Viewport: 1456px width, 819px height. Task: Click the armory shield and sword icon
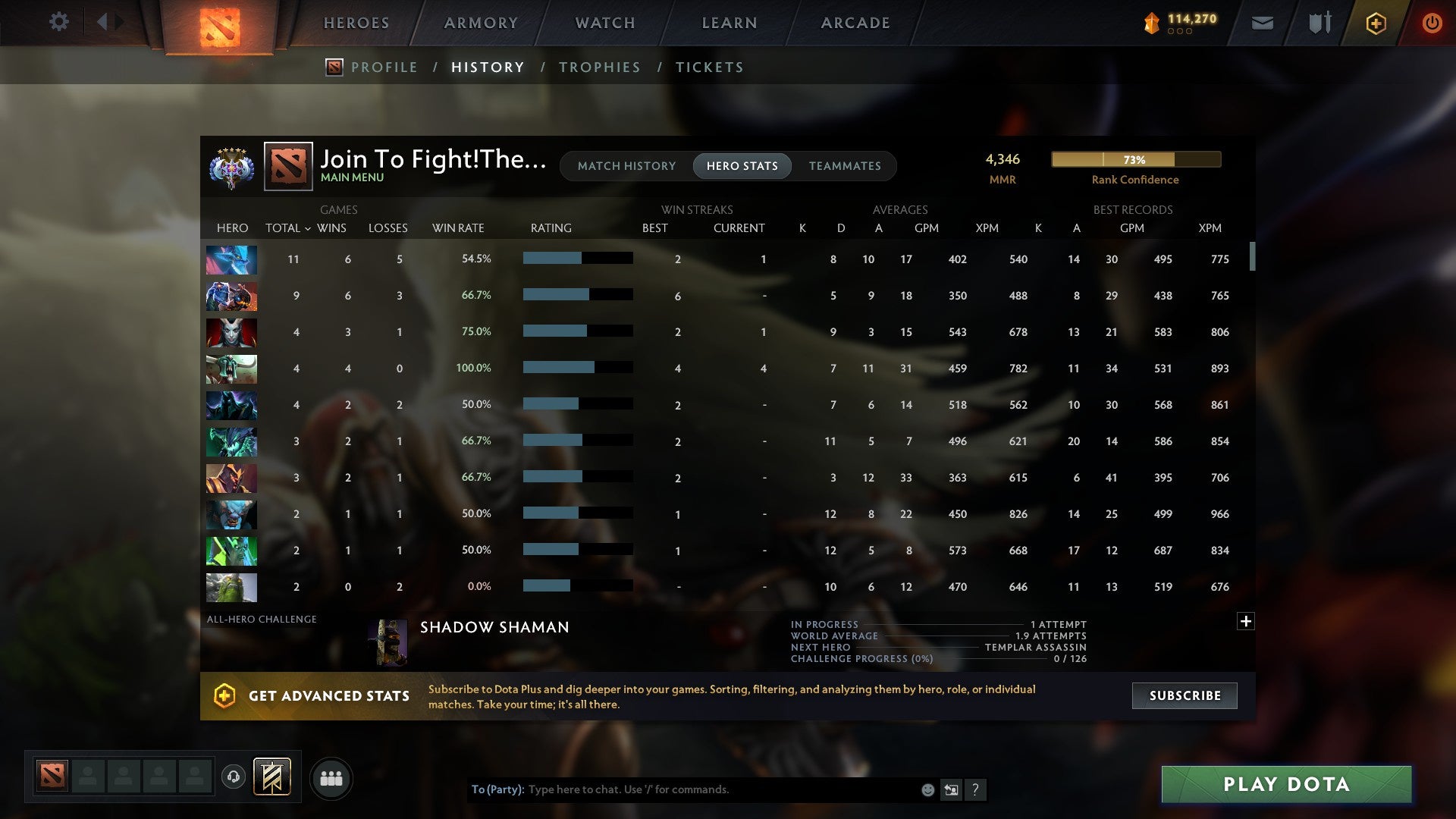pyautogui.click(x=1319, y=23)
